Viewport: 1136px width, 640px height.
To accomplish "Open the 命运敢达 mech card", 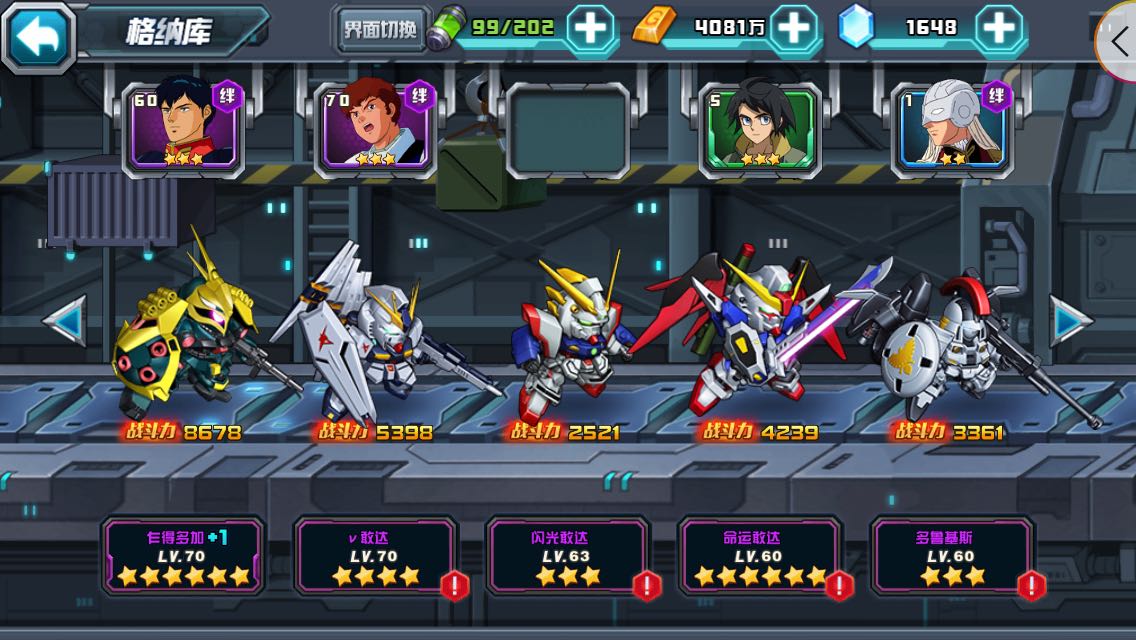I will pos(759,556).
